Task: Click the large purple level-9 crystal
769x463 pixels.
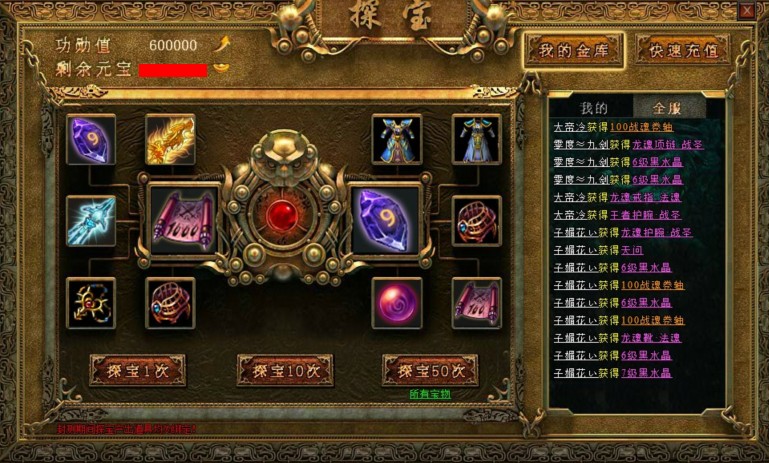Action: (x=385, y=219)
